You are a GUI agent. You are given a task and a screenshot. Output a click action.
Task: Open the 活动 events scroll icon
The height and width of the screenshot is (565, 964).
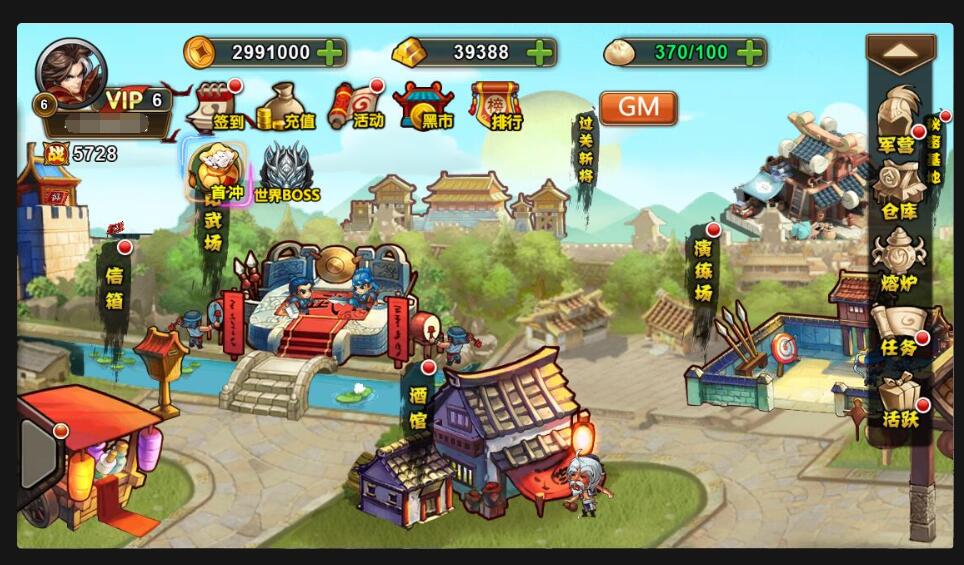point(356,106)
